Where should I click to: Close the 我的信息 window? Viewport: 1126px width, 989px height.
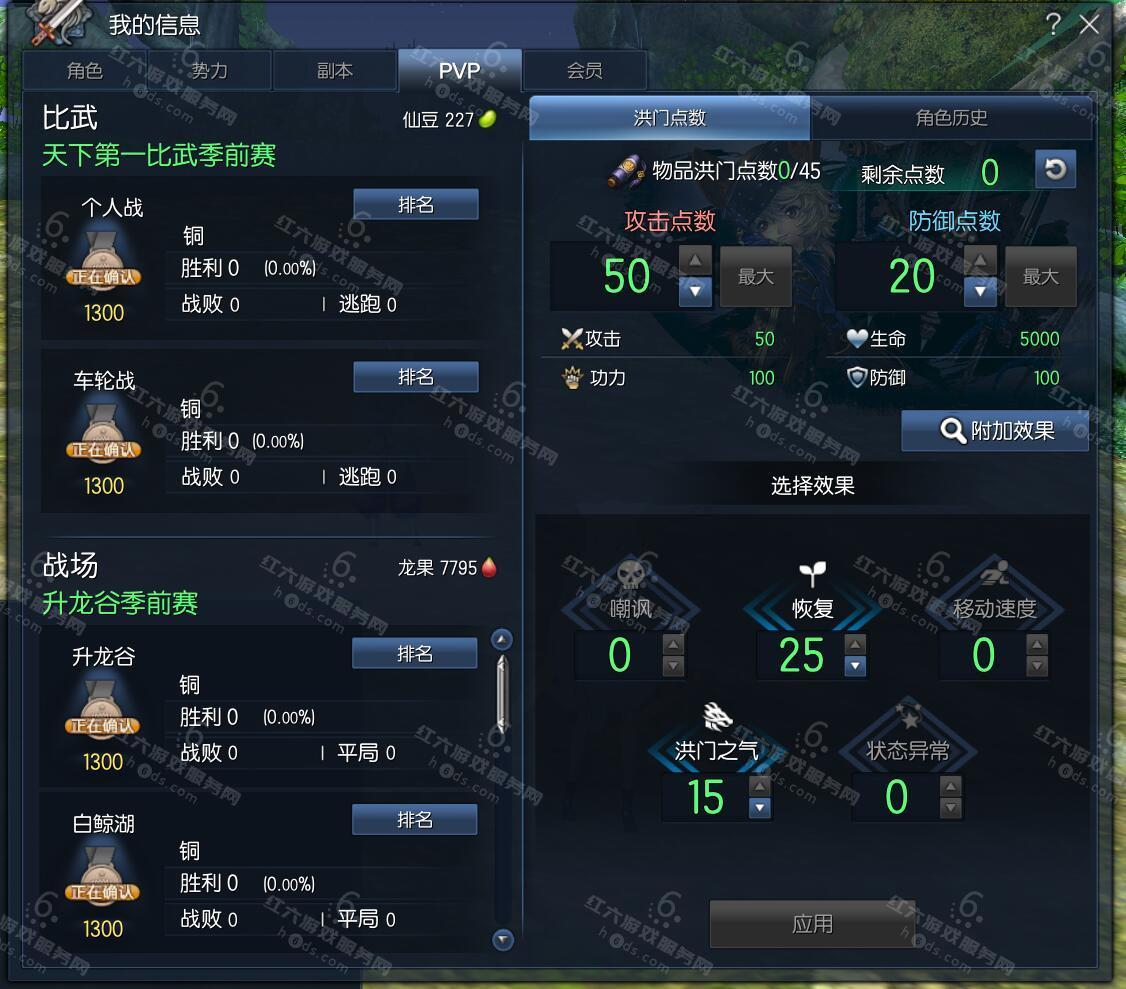click(1089, 25)
